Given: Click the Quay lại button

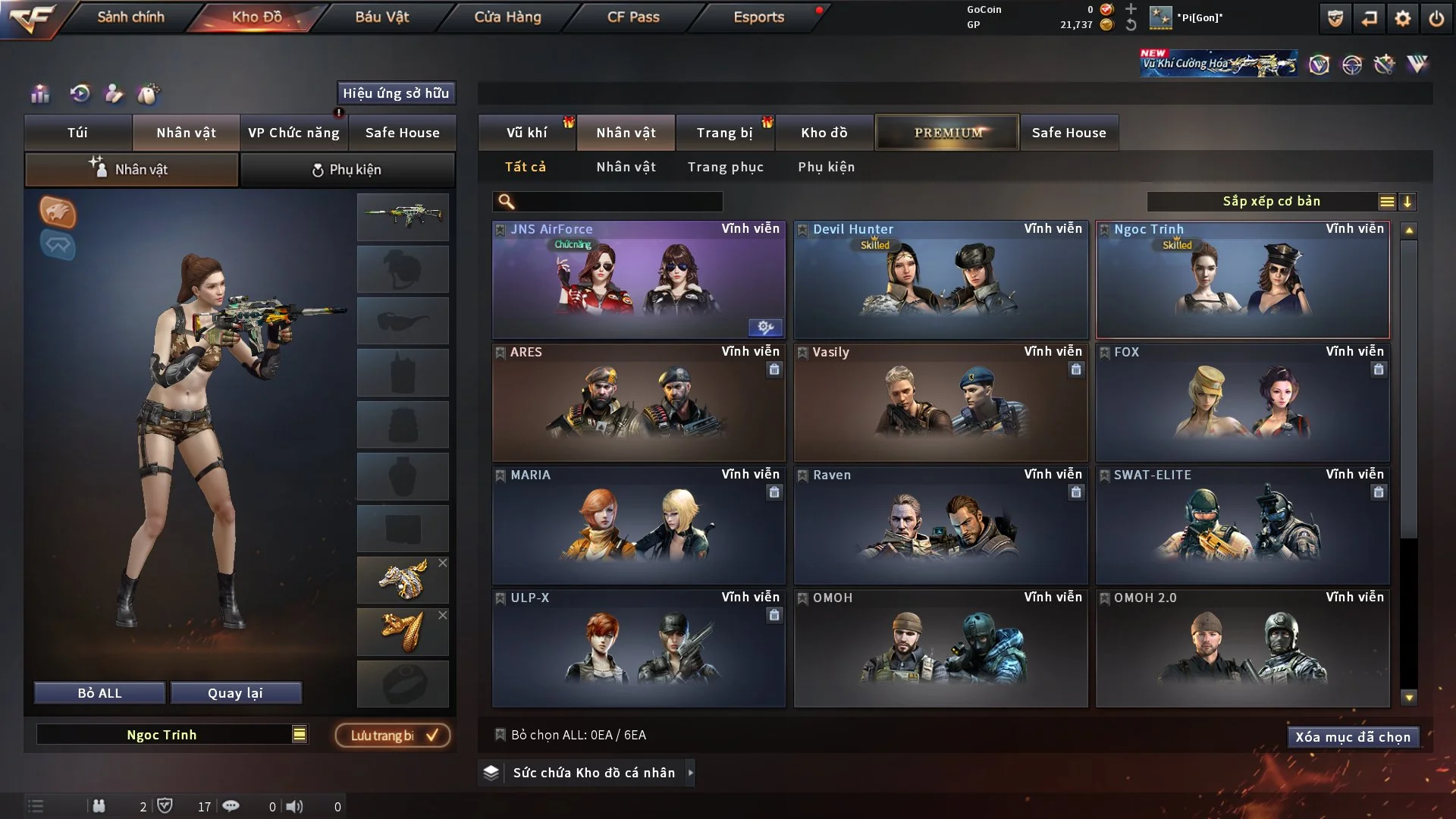Looking at the screenshot, I should pos(235,693).
